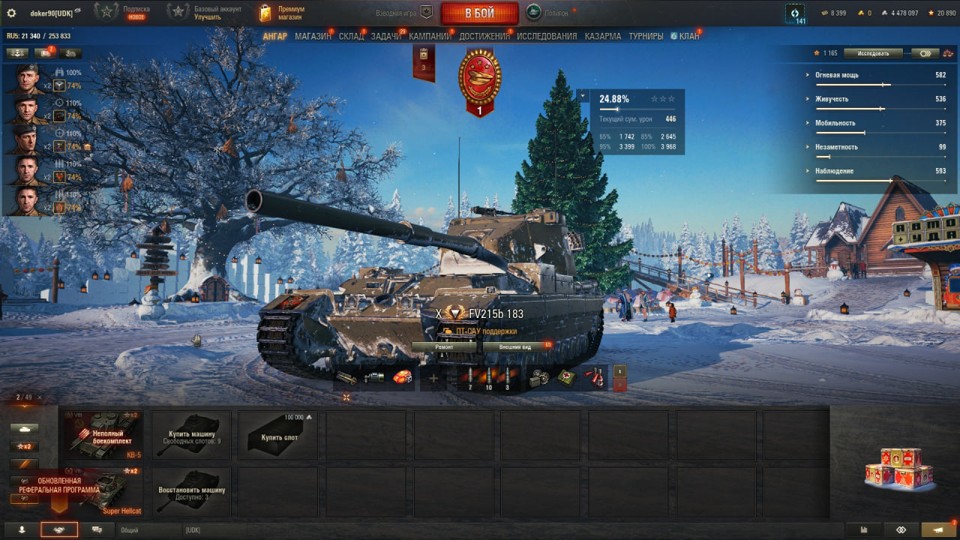The width and height of the screenshot is (960, 540).
Task: Select the Super Hellcat tank card
Action: pyautogui.click(x=104, y=490)
